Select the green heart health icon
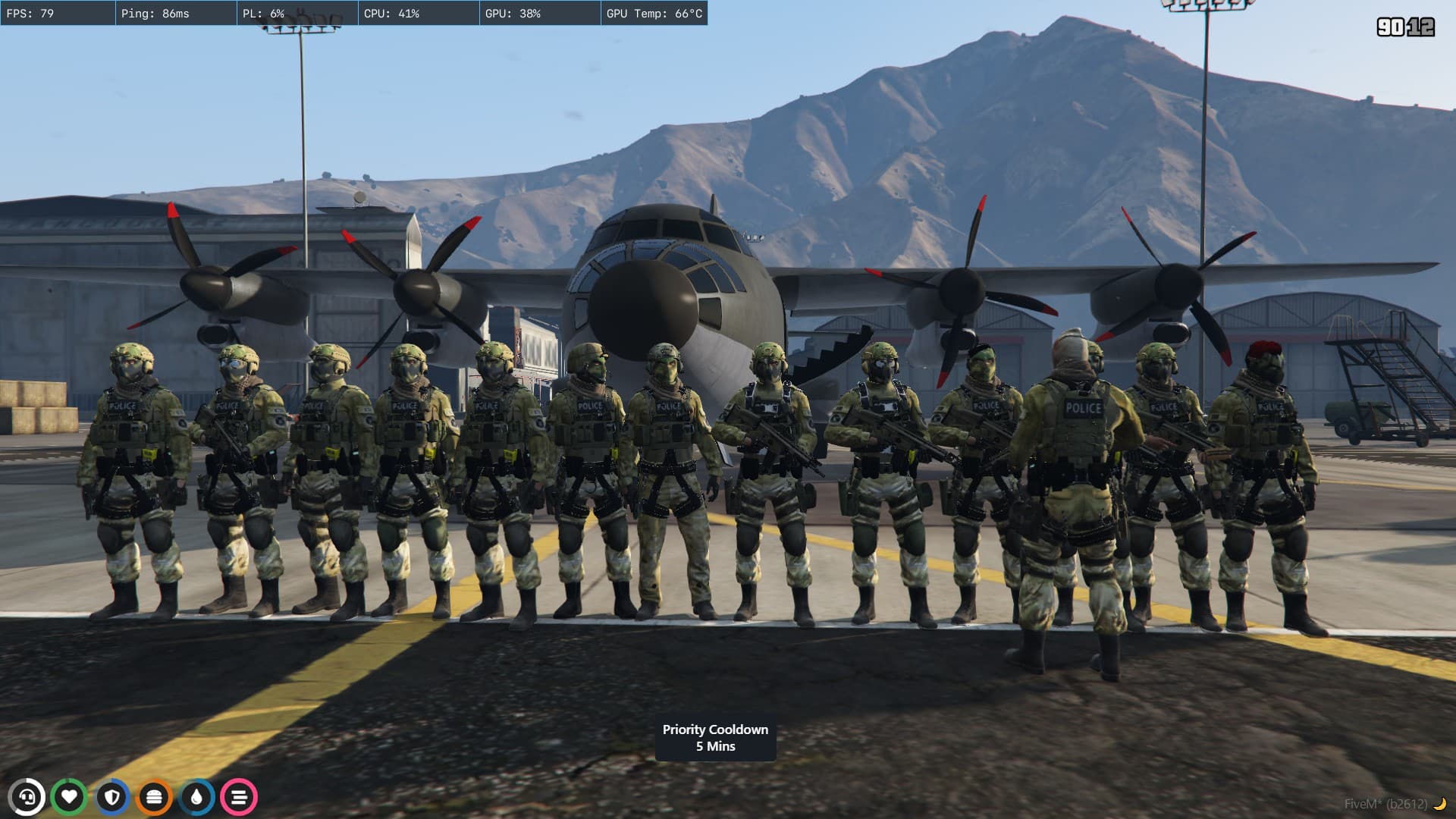Screen dimensions: 1456x819 (x=69, y=797)
